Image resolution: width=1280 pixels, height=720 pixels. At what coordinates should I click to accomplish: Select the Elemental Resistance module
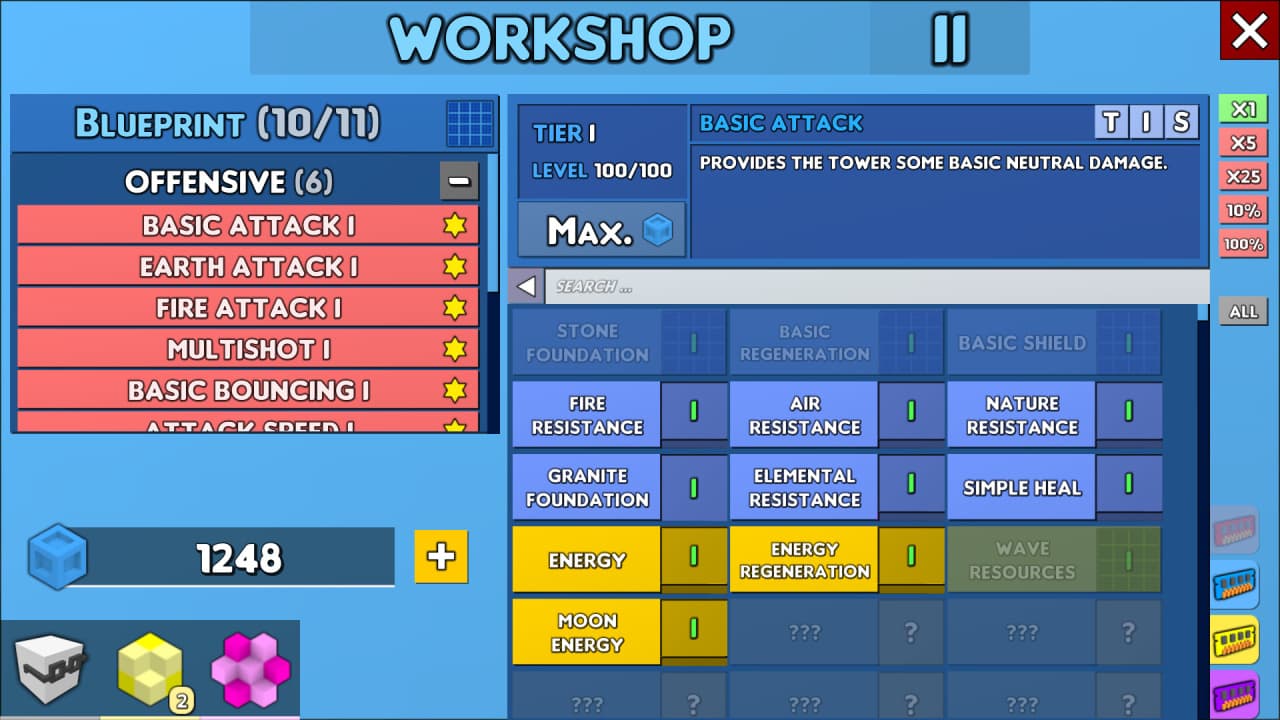(804, 488)
